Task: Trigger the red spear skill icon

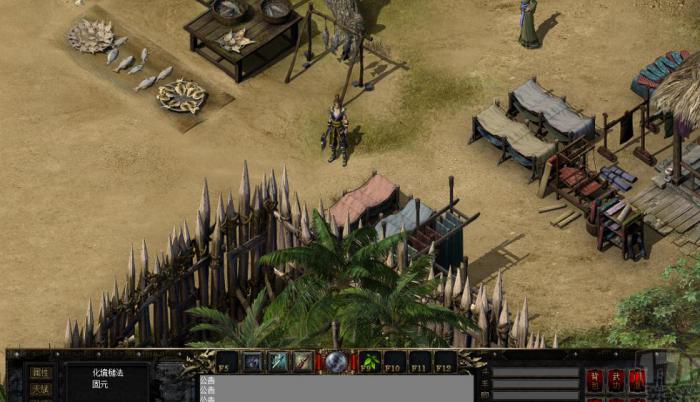Action: pyautogui.click(x=302, y=361)
